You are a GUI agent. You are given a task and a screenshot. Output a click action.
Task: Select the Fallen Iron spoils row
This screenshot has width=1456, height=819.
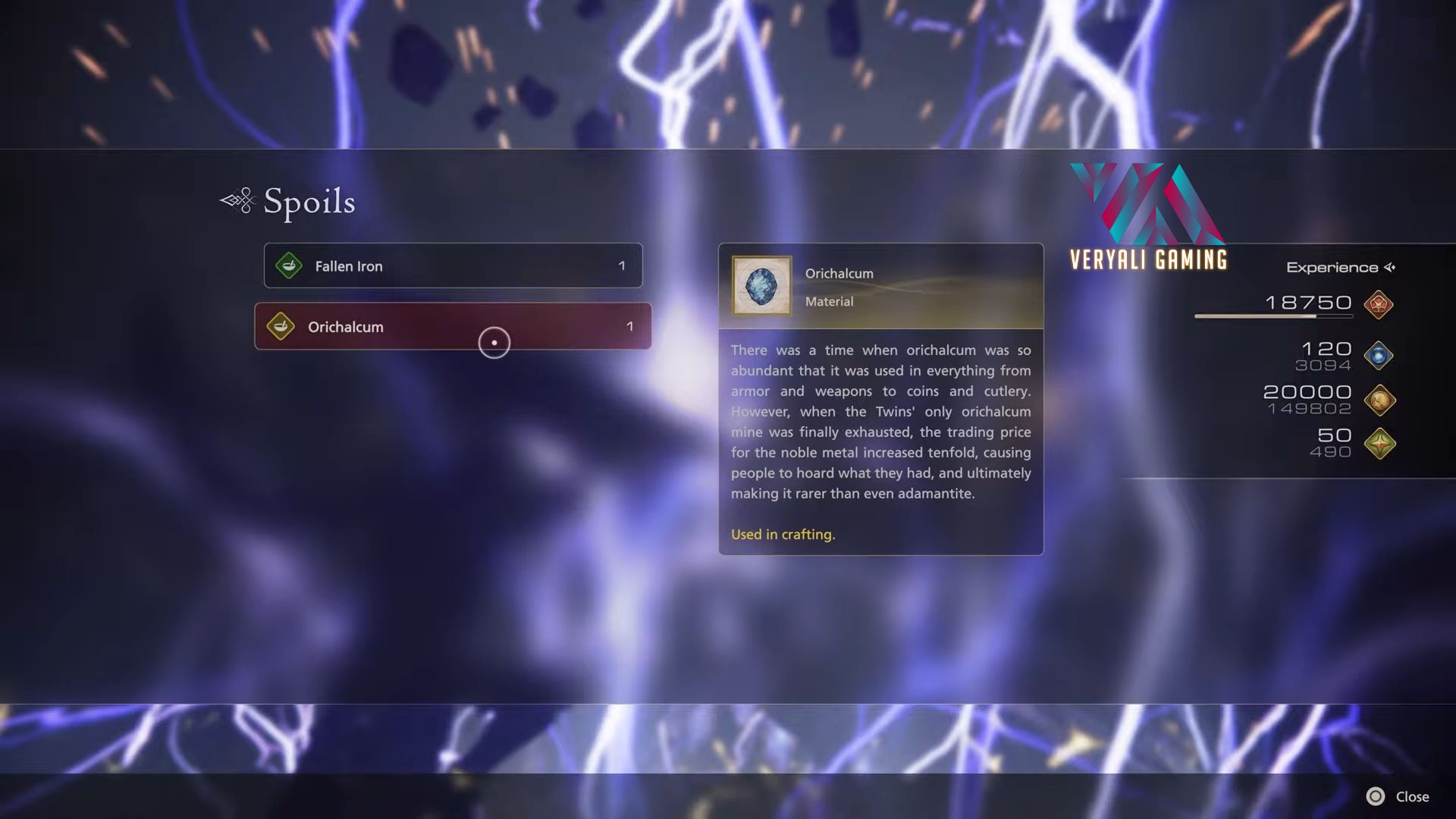[453, 266]
